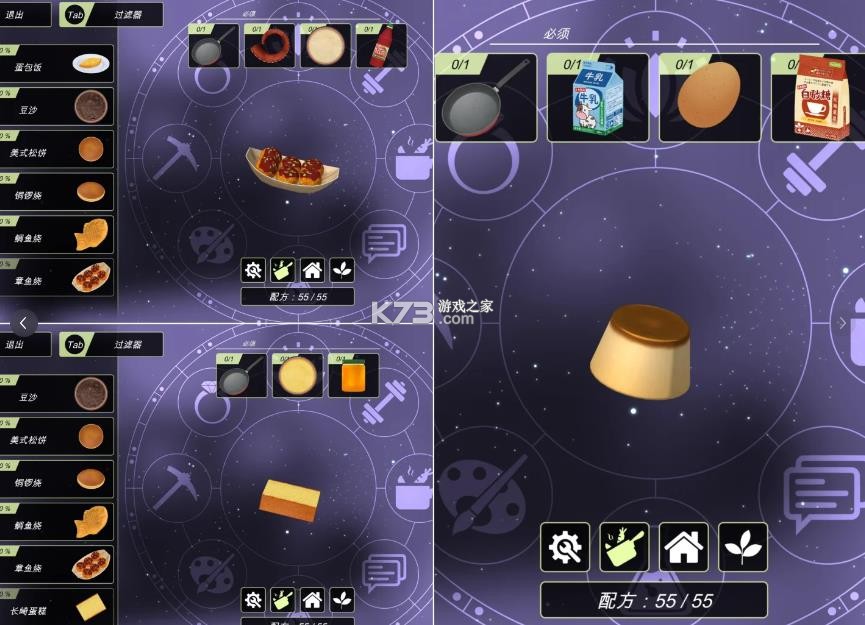Select the white sugar bag ingredient
The height and width of the screenshot is (625, 865).
point(816,98)
